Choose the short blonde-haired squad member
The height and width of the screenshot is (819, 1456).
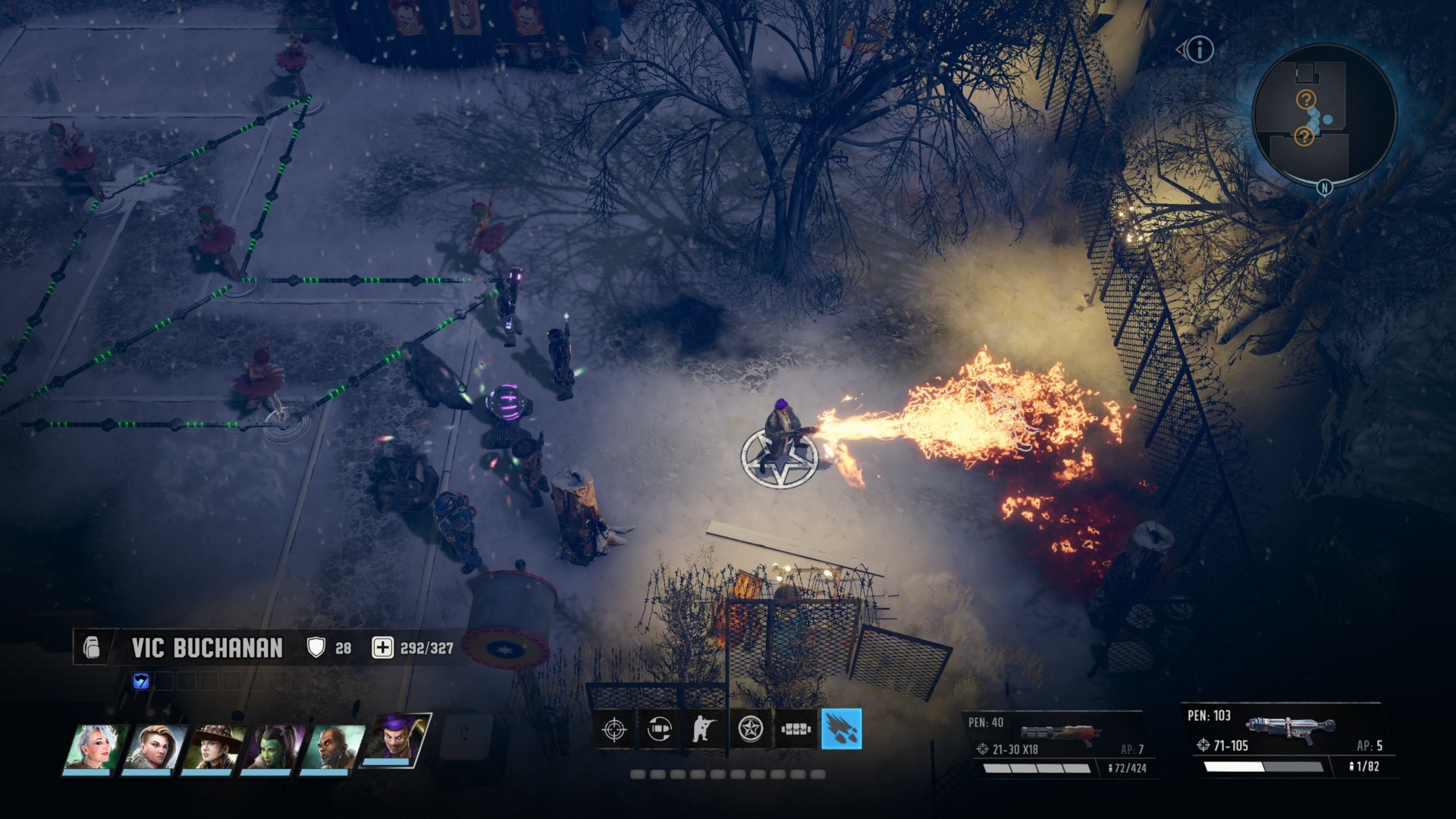pyautogui.click(x=155, y=747)
